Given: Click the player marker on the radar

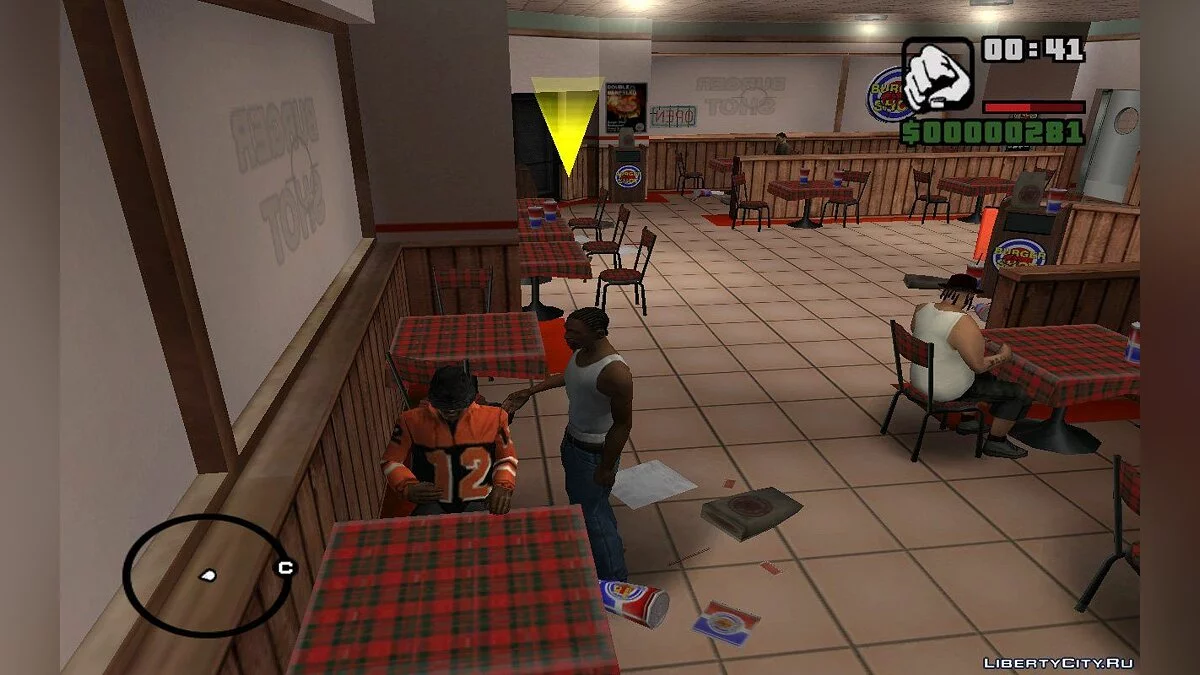Looking at the screenshot, I should click(x=209, y=576).
